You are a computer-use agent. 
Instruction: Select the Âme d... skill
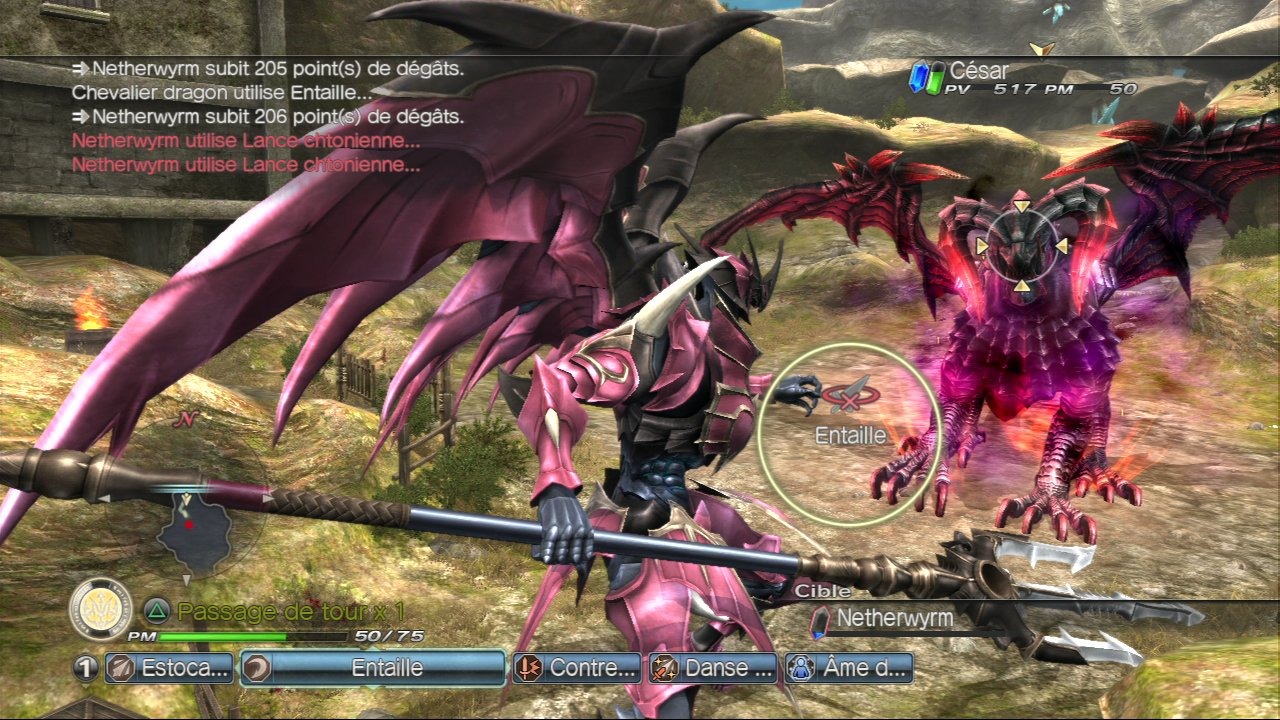tap(849, 668)
